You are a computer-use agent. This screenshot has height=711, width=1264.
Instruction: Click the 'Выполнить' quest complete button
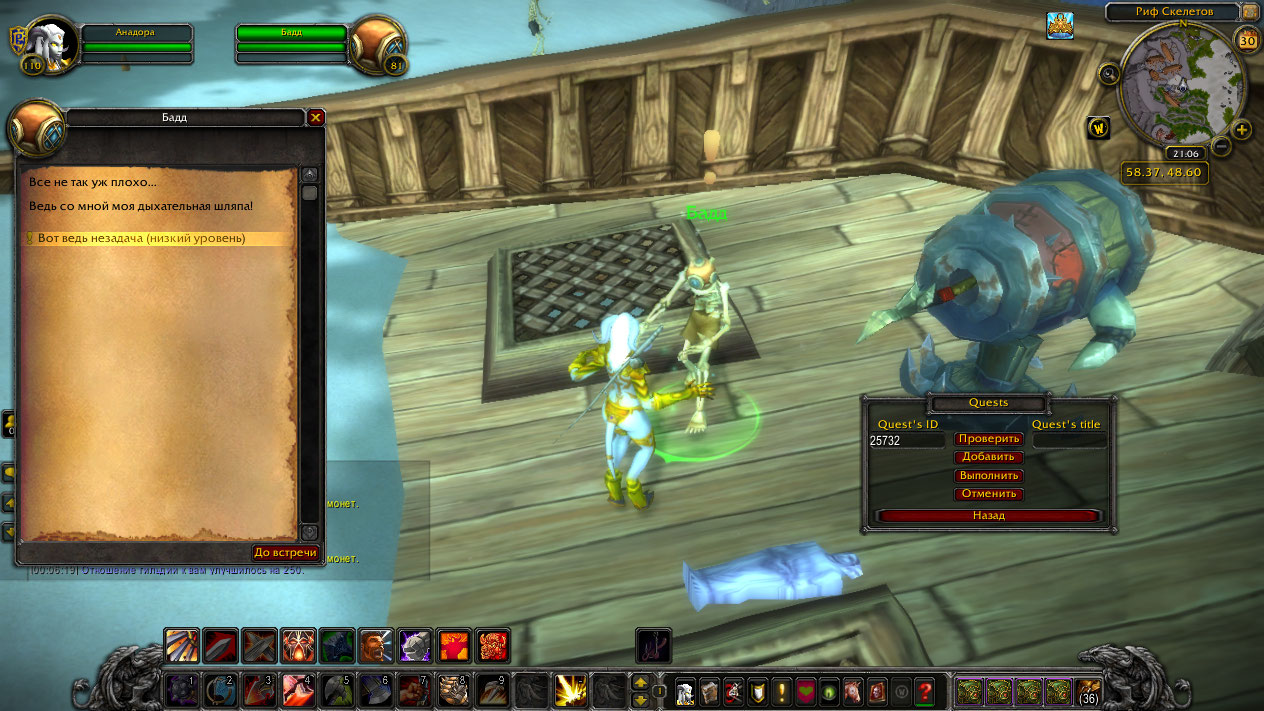(989, 476)
